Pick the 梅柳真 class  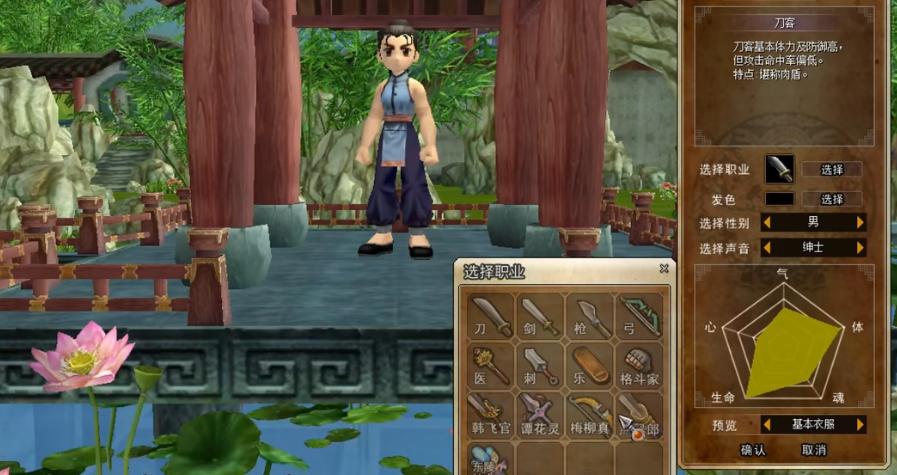tap(591, 414)
